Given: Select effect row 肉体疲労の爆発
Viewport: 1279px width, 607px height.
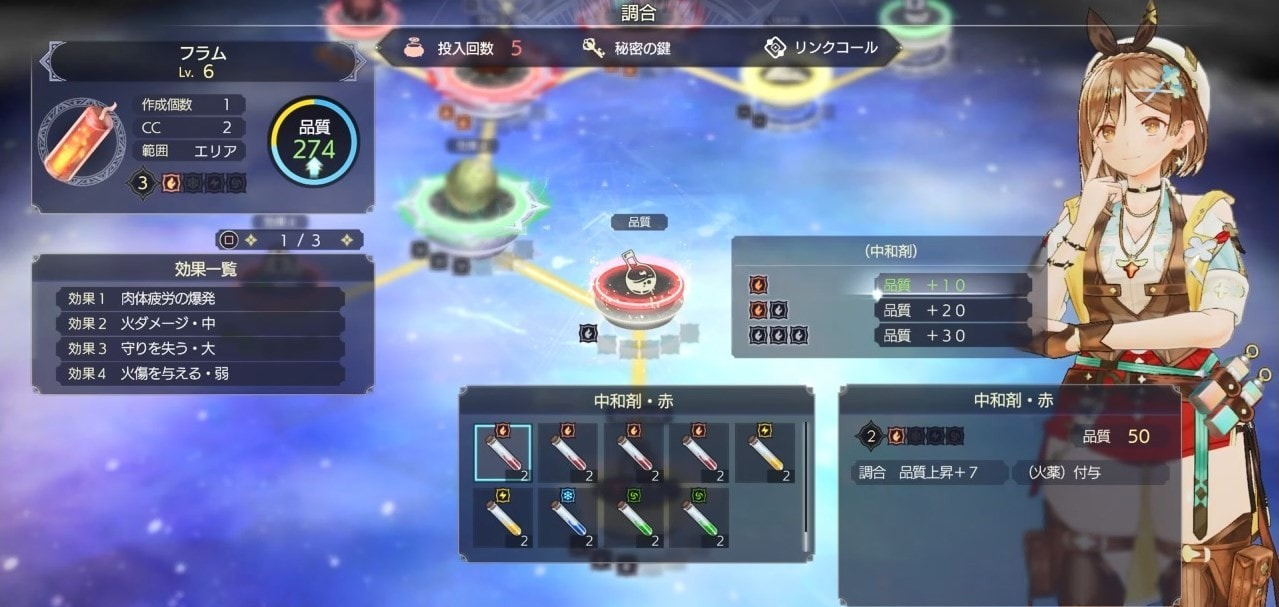Looking at the screenshot, I should click(201, 298).
